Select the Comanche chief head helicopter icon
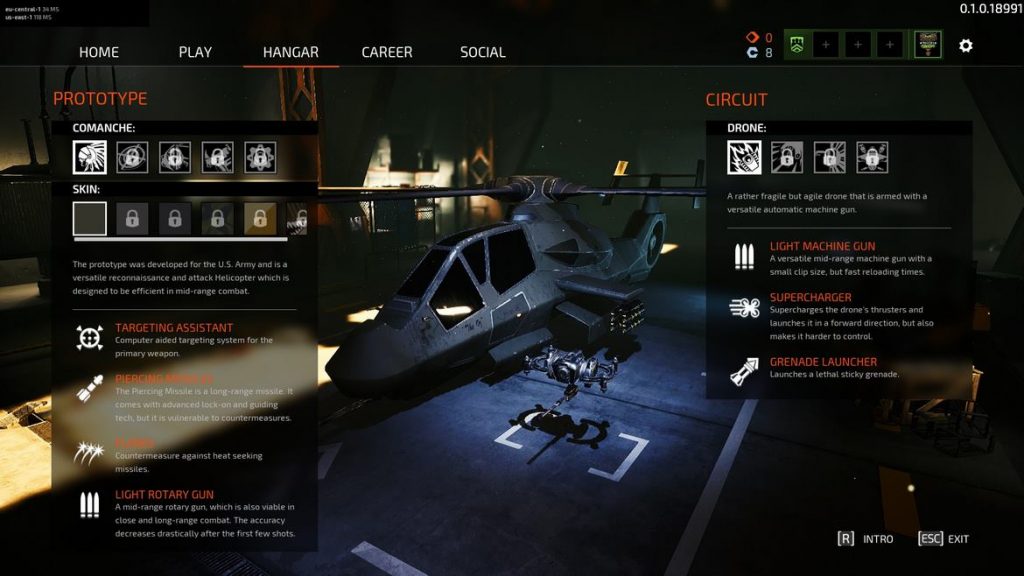This screenshot has width=1024, height=576. tap(89, 157)
